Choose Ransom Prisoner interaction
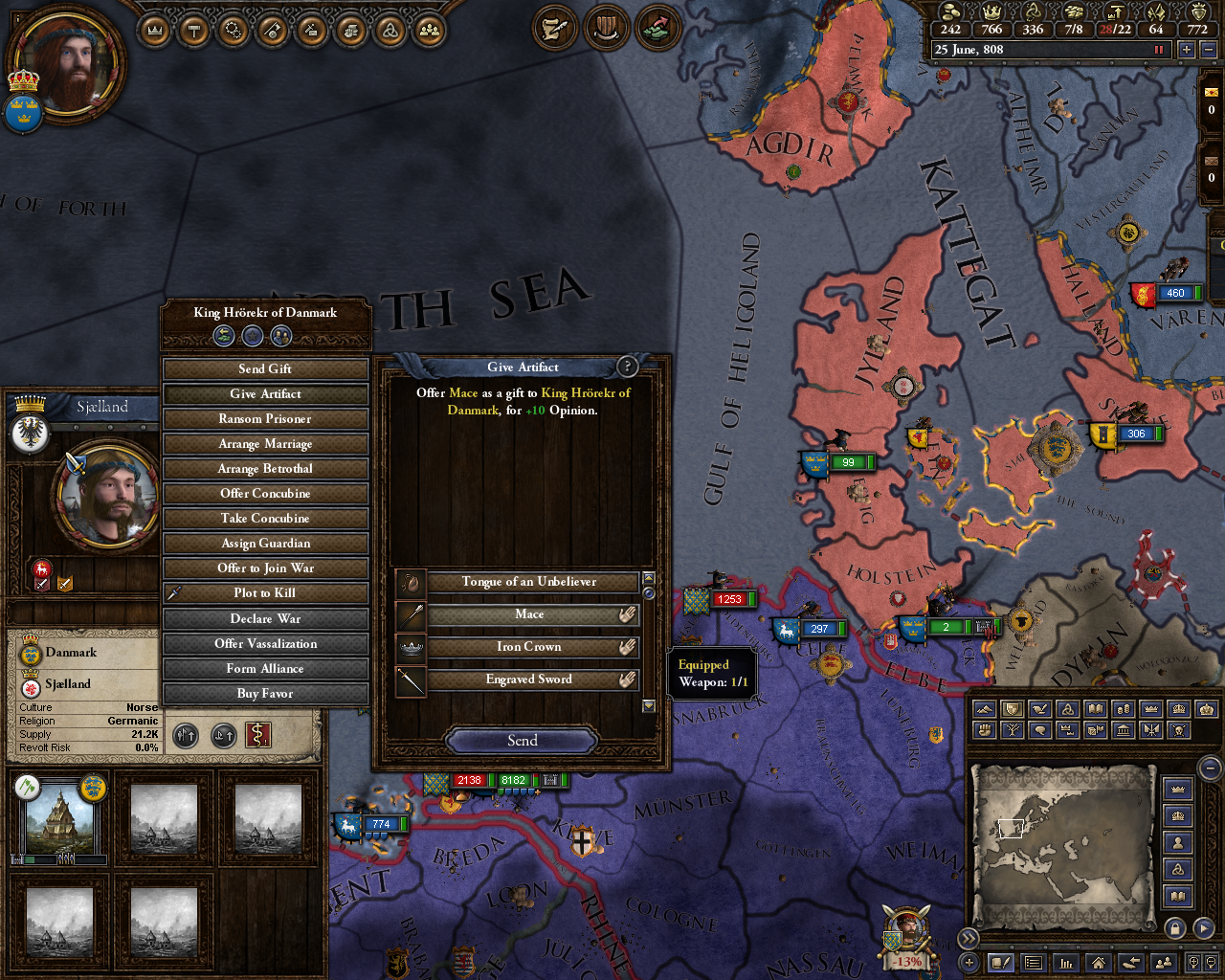Image resolution: width=1225 pixels, height=980 pixels. [265, 419]
